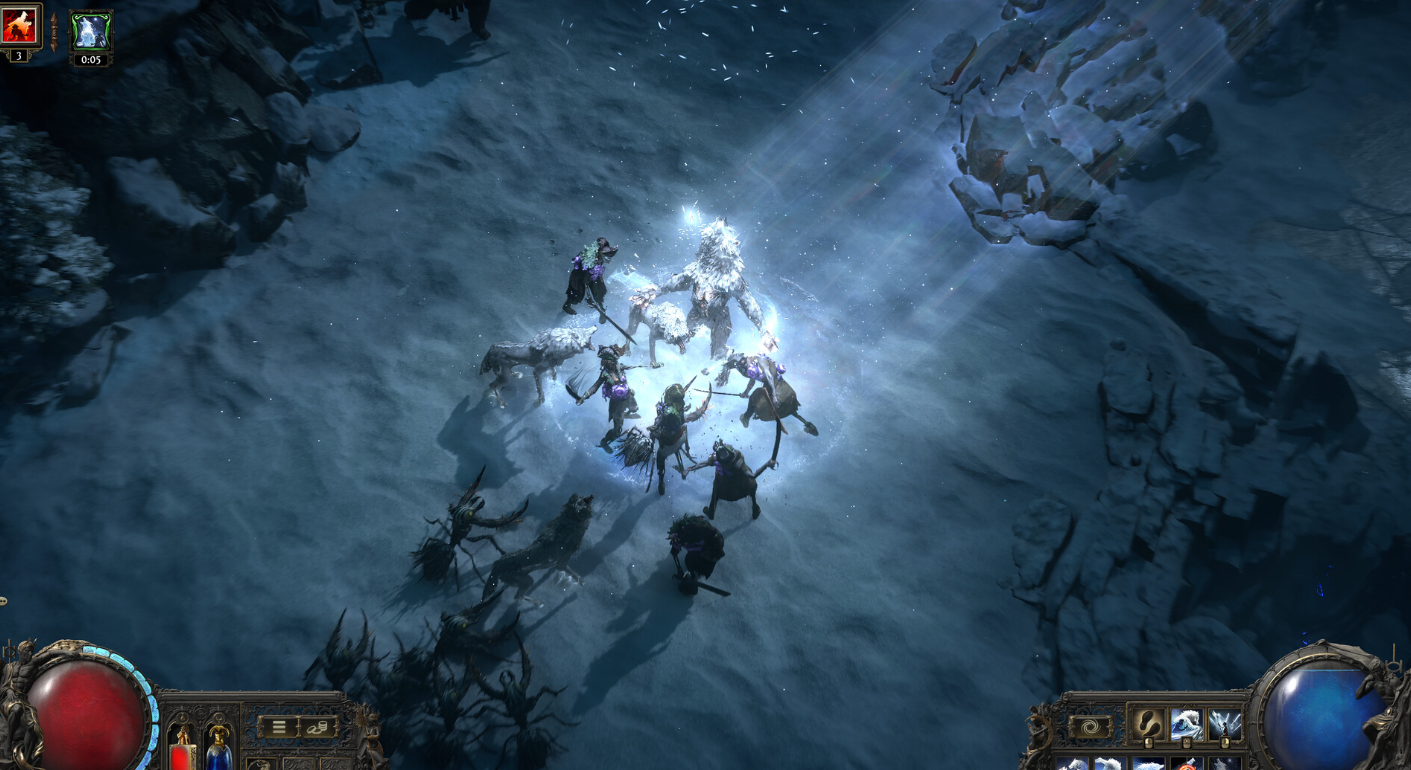Image resolution: width=1411 pixels, height=770 pixels.
Task: Activate the ice shards skill icon
Action: (x=1225, y=724)
